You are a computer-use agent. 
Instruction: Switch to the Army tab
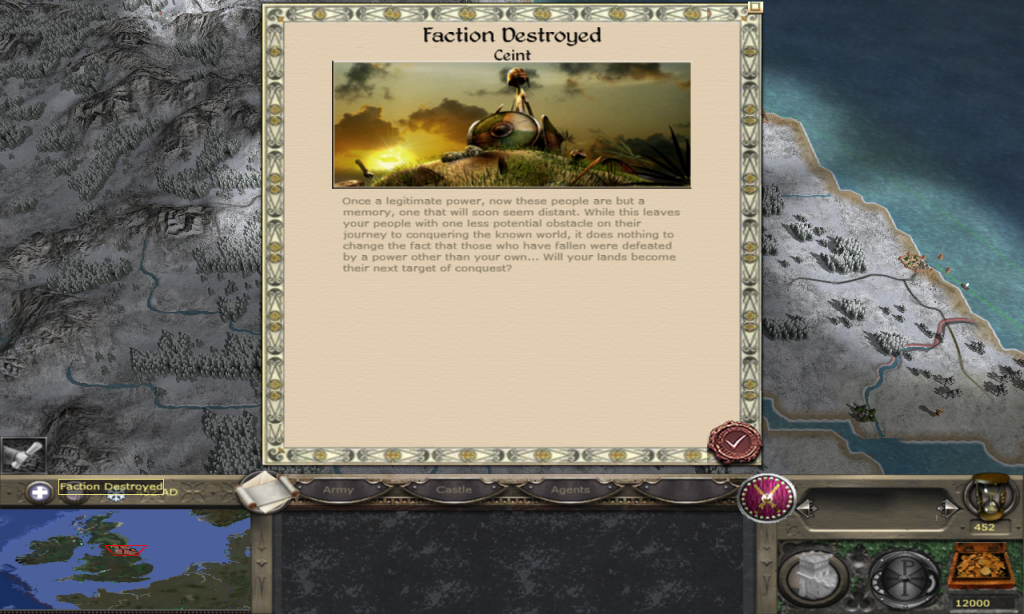[338, 490]
